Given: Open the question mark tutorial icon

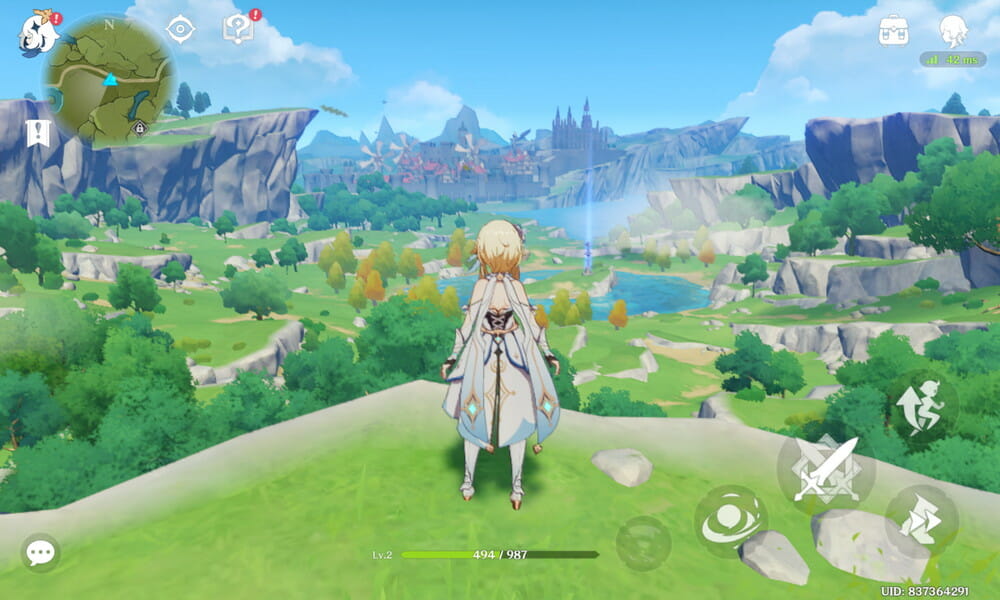Looking at the screenshot, I should point(238,29).
